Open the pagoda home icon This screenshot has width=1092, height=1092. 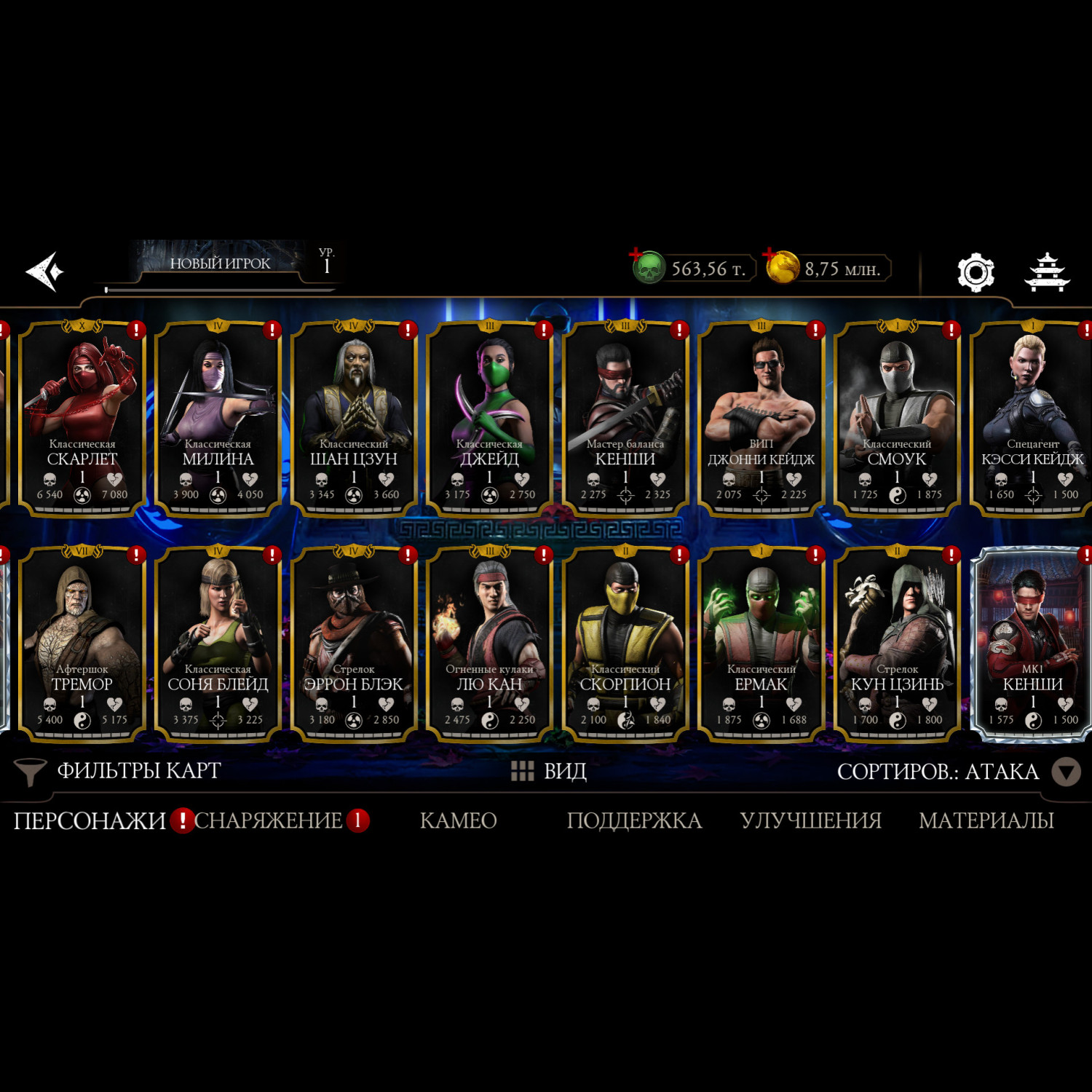point(1047,272)
